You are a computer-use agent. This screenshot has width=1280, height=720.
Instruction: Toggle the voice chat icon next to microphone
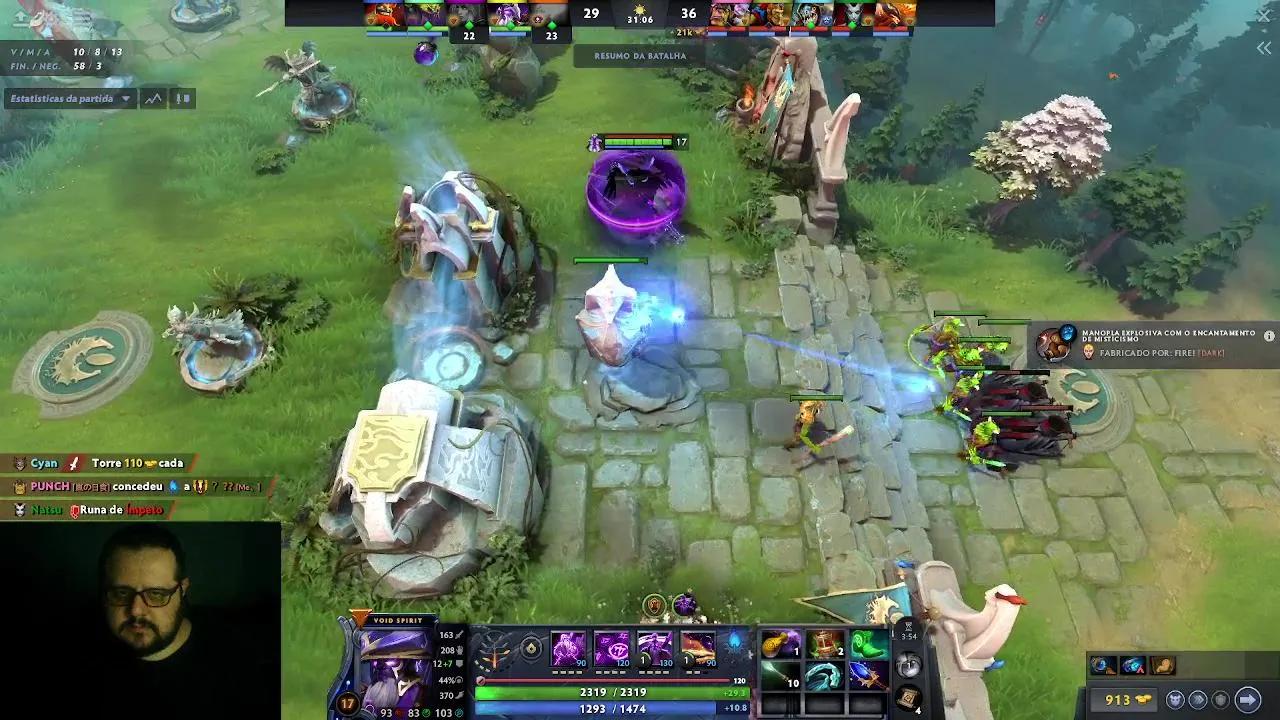[x=187, y=99]
